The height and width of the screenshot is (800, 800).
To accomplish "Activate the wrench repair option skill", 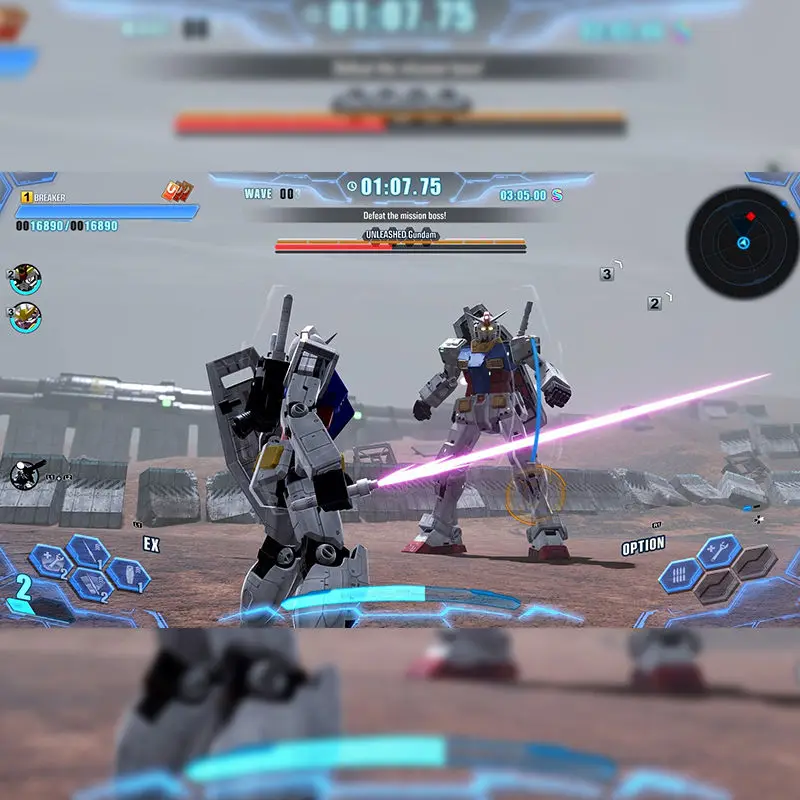I will click(718, 550).
